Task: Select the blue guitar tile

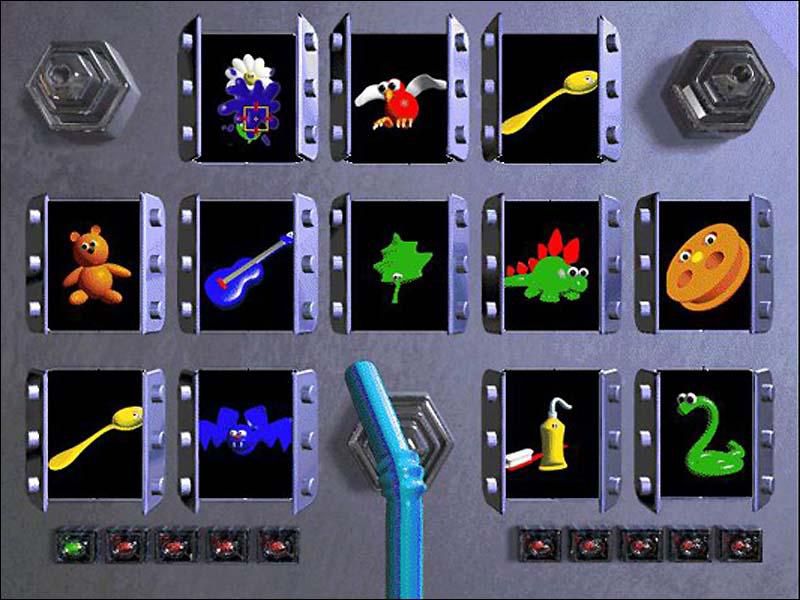Action: pos(248,265)
